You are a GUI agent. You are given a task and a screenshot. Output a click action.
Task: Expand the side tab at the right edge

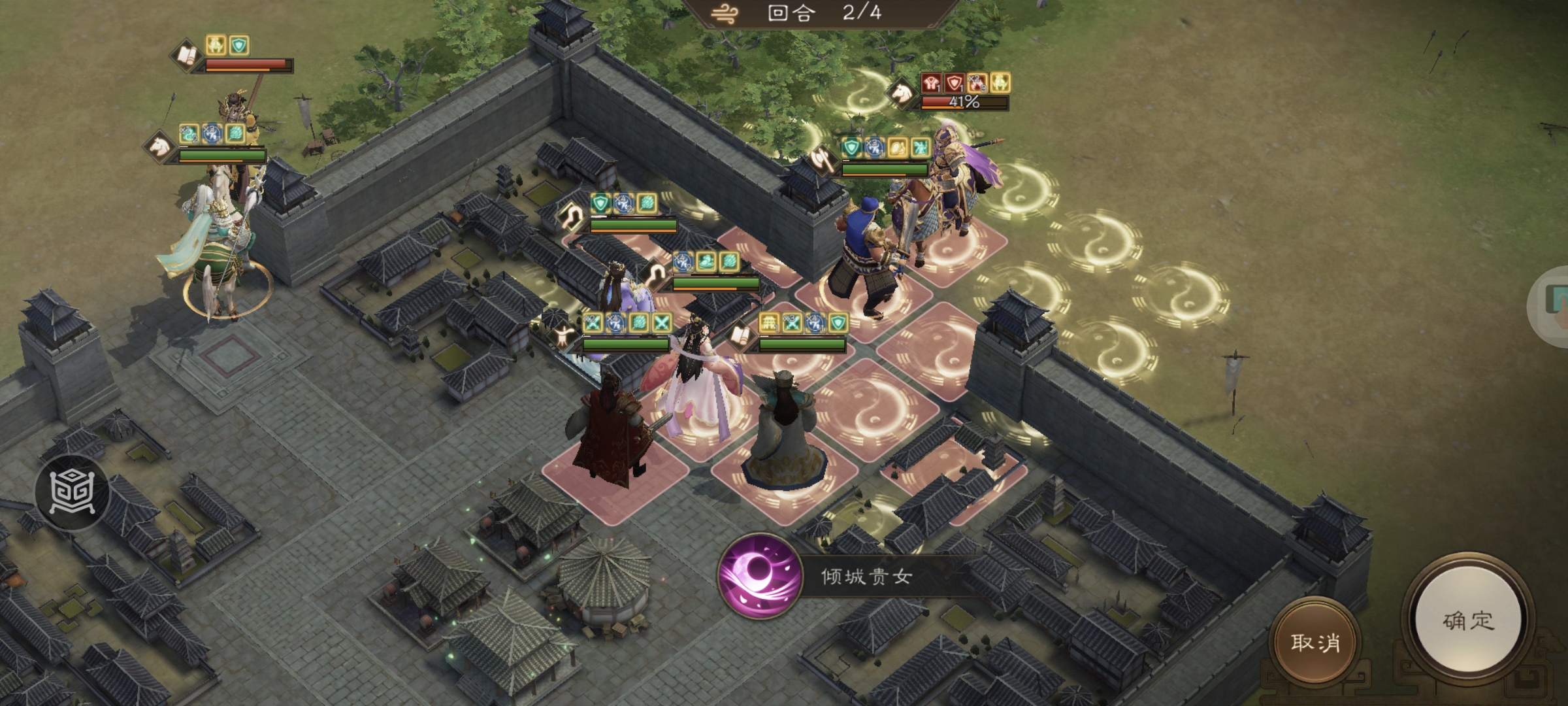click(x=1554, y=306)
